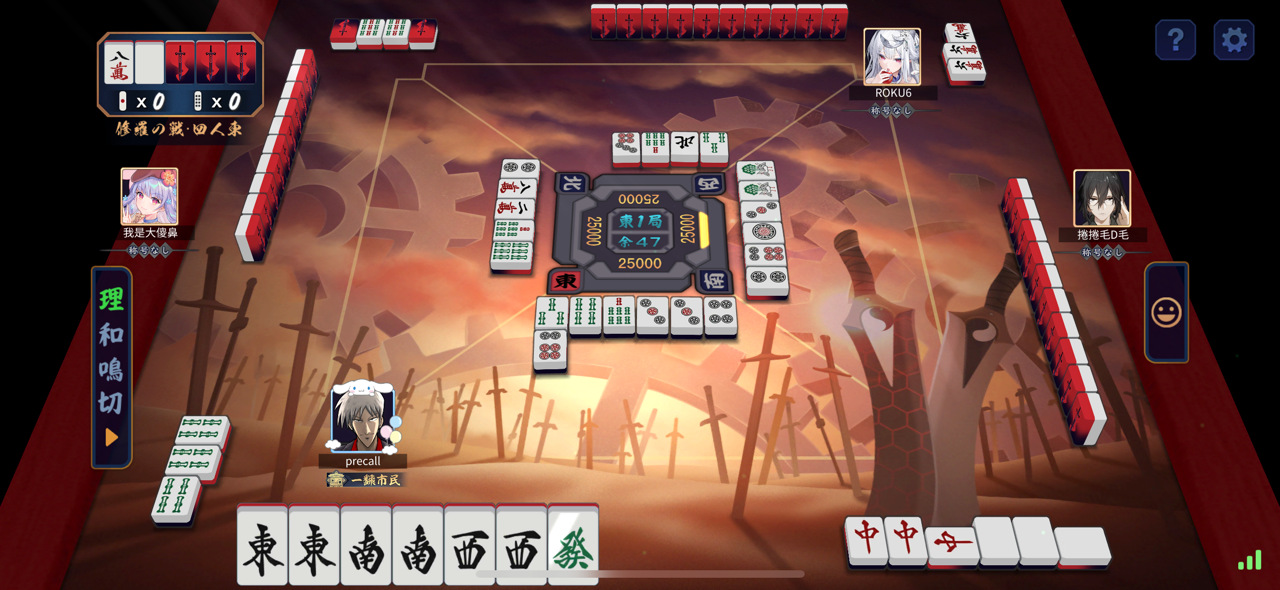Image resolution: width=1280 pixels, height=590 pixels.
Task: Open the settings gear menu
Action: pyautogui.click(x=1234, y=40)
